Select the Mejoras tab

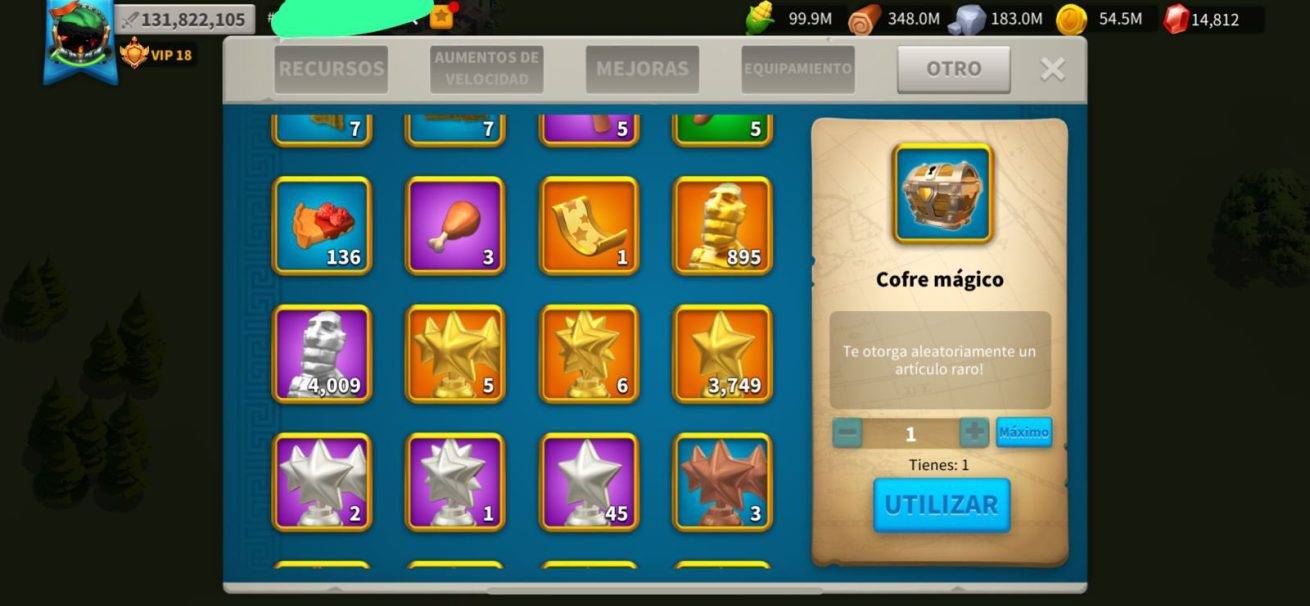point(642,69)
